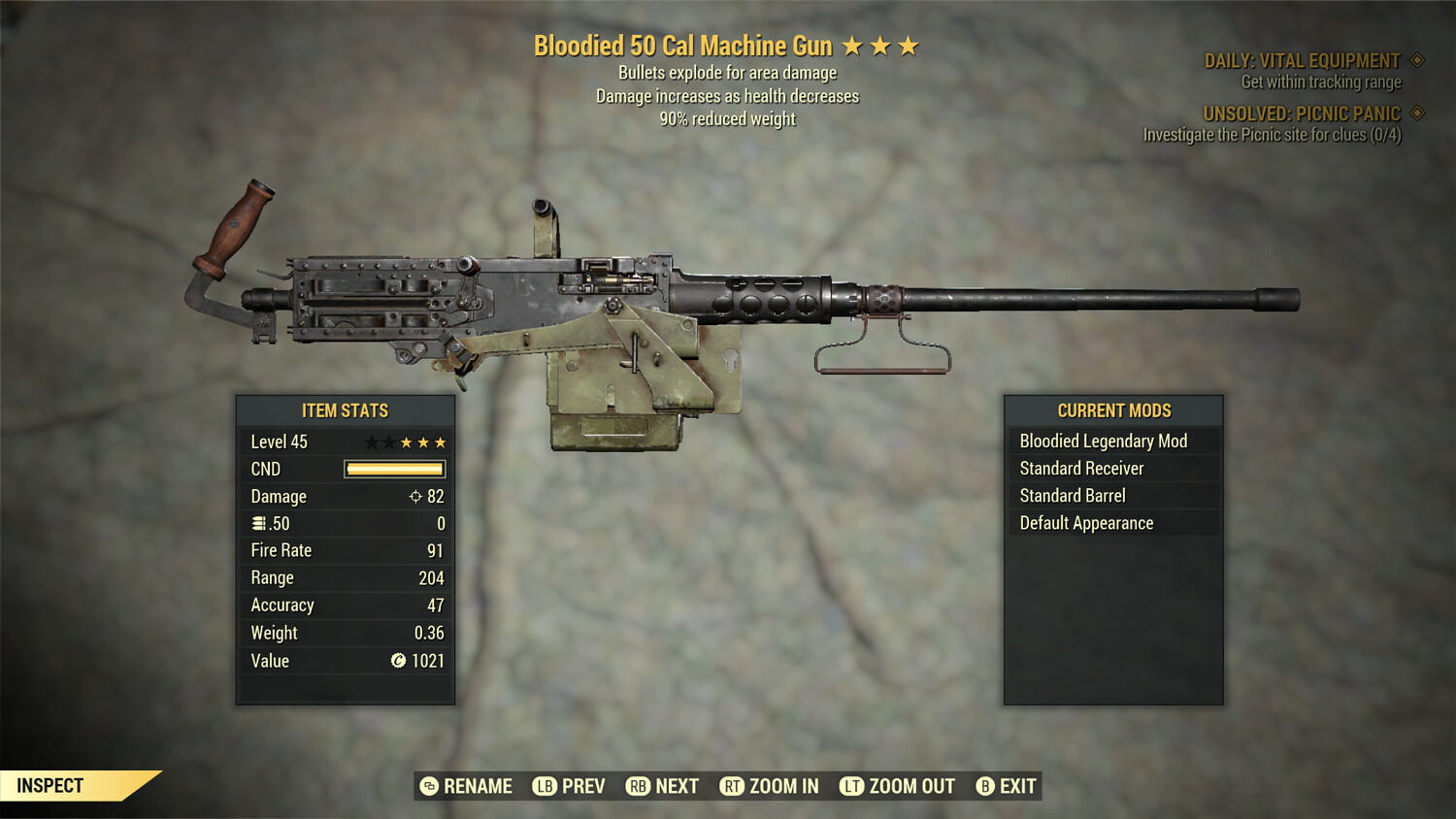The height and width of the screenshot is (819, 1456).
Task: Click the B icon next to EXIT
Action: (x=986, y=786)
